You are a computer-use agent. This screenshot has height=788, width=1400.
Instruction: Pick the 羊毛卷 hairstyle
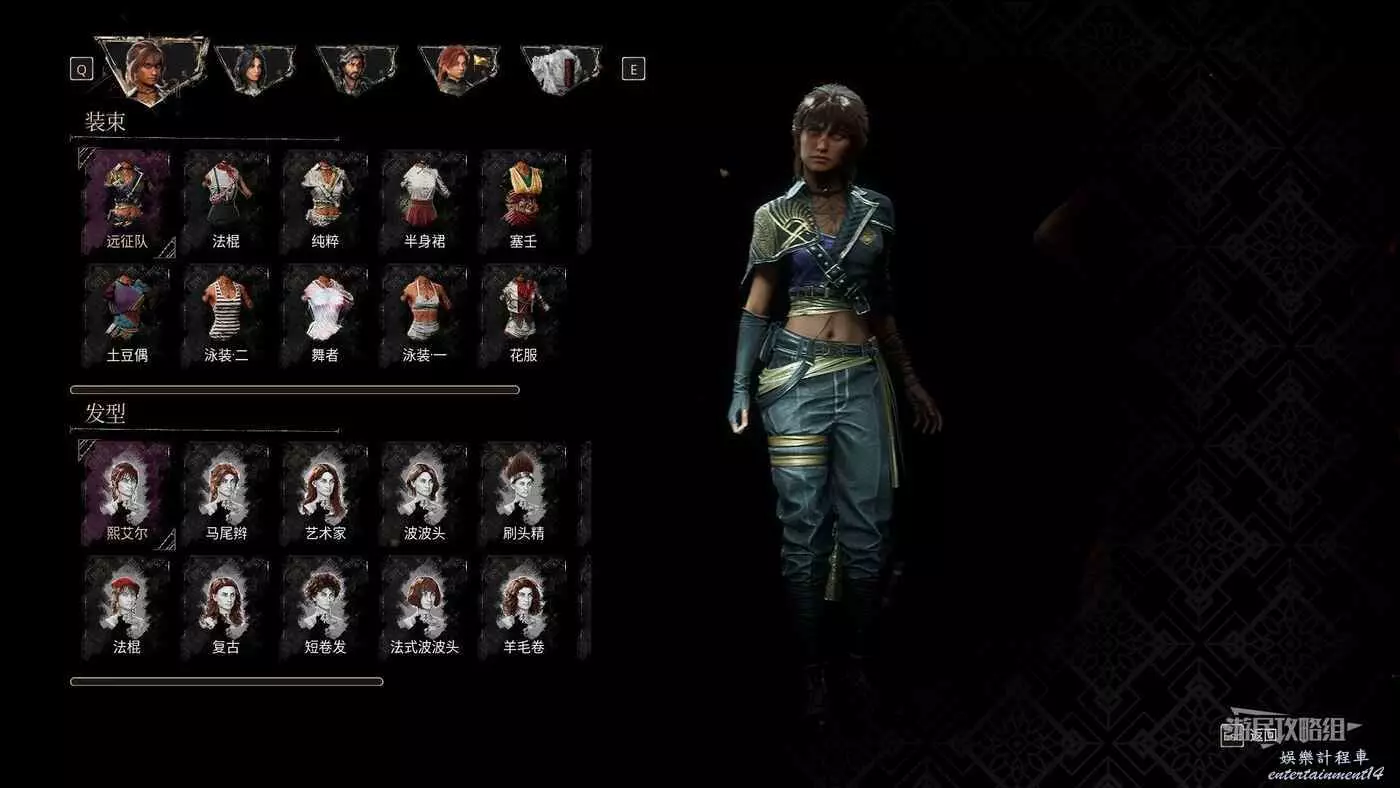coord(523,605)
